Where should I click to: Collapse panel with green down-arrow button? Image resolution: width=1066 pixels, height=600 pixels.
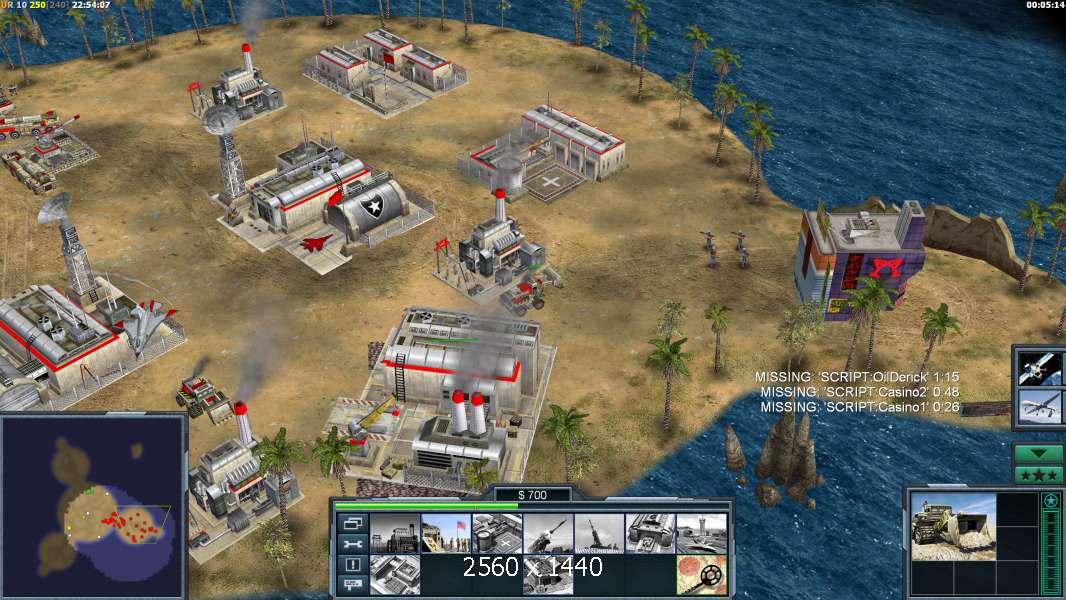[1039, 455]
